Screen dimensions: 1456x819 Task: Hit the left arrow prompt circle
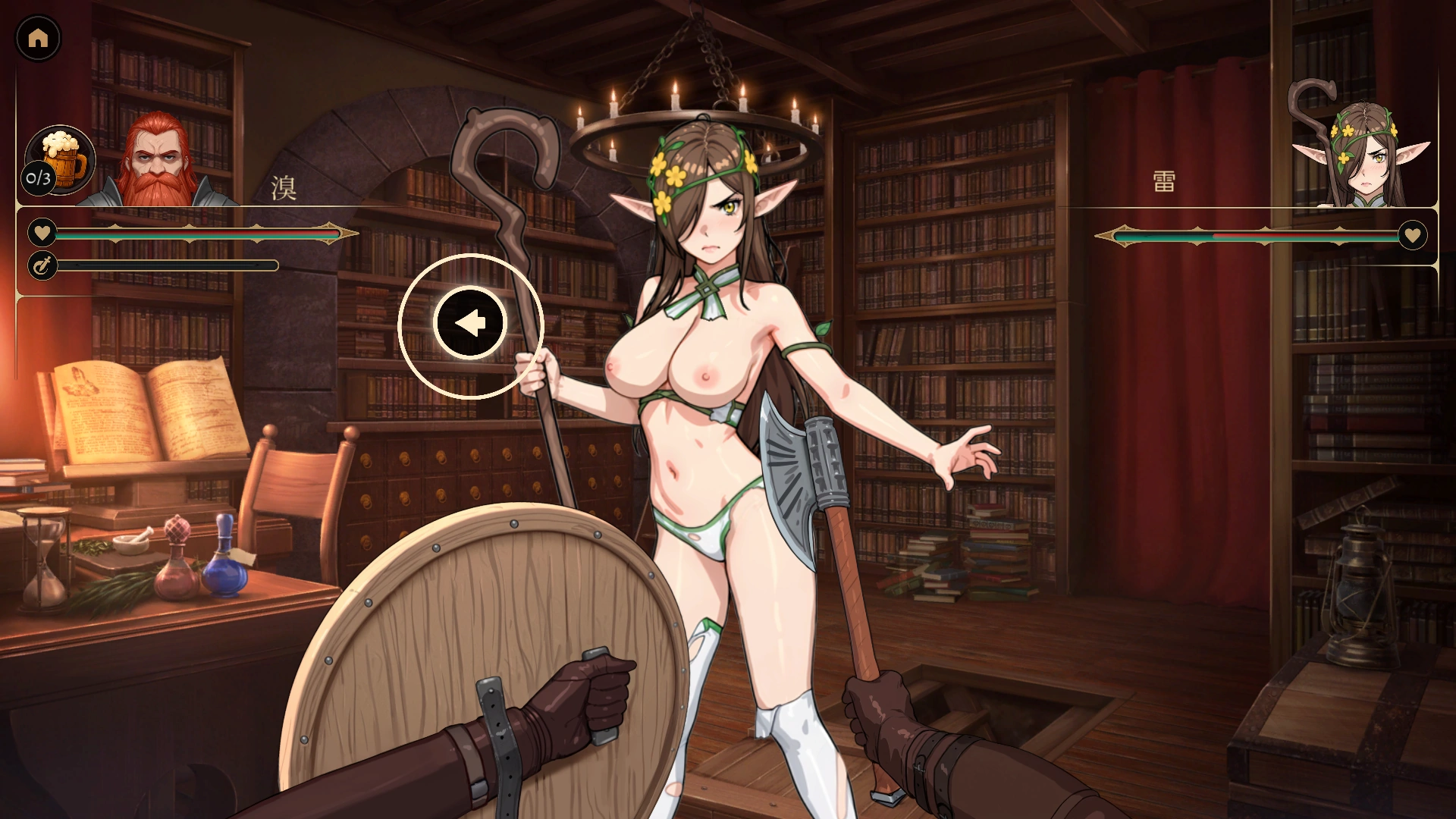(470, 324)
